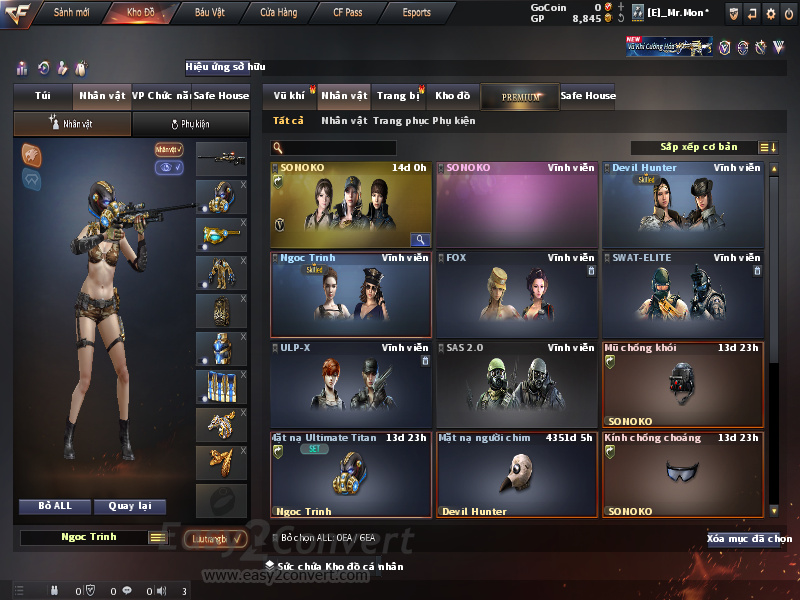The height and width of the screenshot is (600, 800).
Task: Select the Devil Hunter character card
Action: point(684,204)
